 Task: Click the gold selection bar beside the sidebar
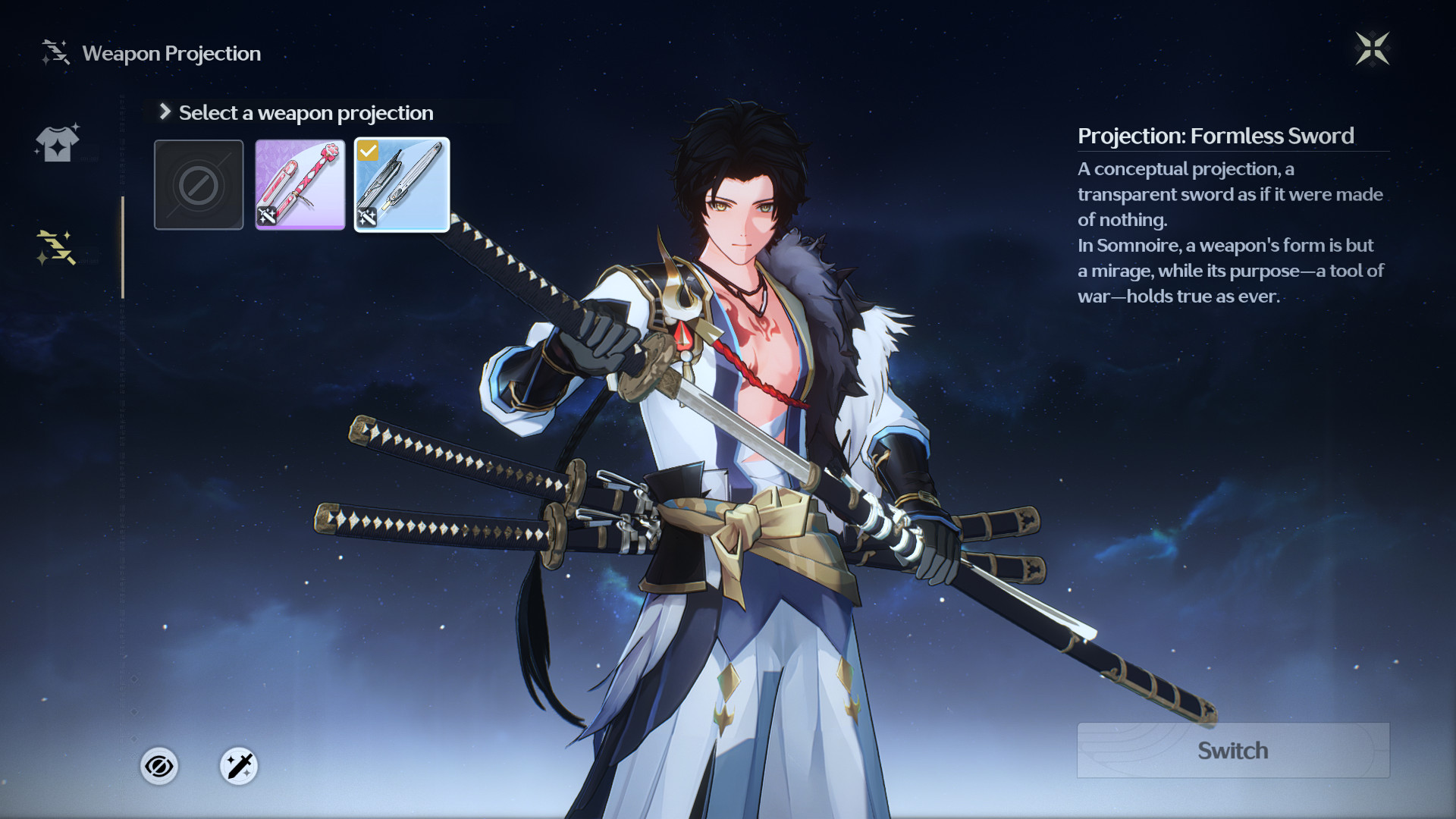pyautogui.click(x=124, y=243)
